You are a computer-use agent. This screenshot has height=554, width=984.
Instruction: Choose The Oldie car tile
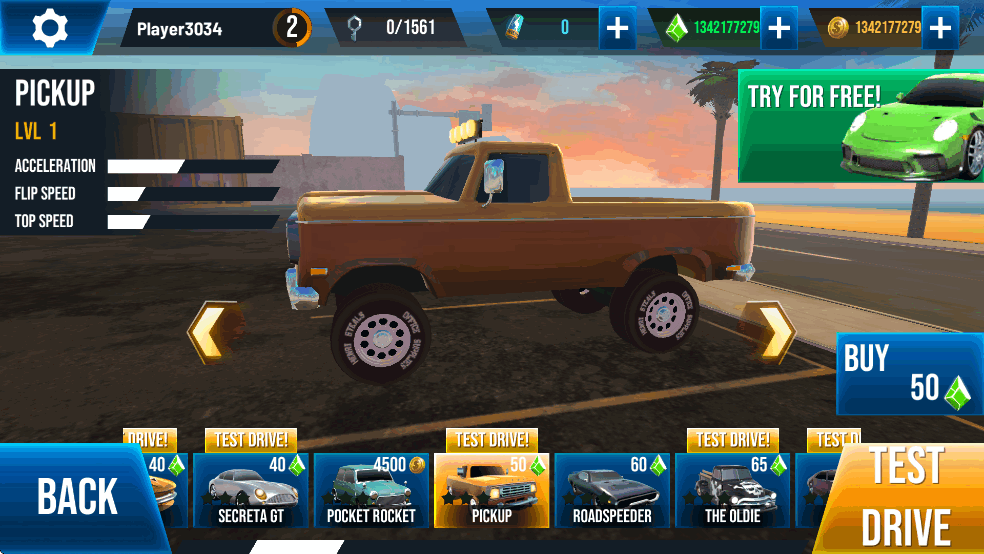pos(732,491)
